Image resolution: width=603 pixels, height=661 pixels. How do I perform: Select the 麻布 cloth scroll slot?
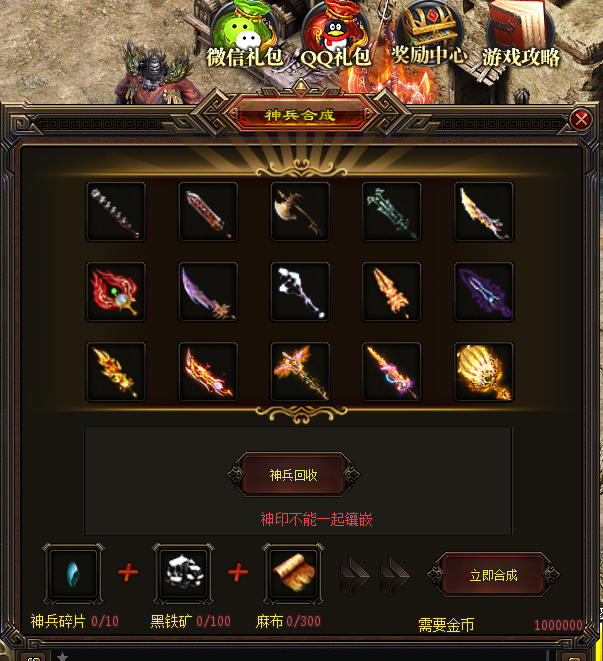[292, 573]
